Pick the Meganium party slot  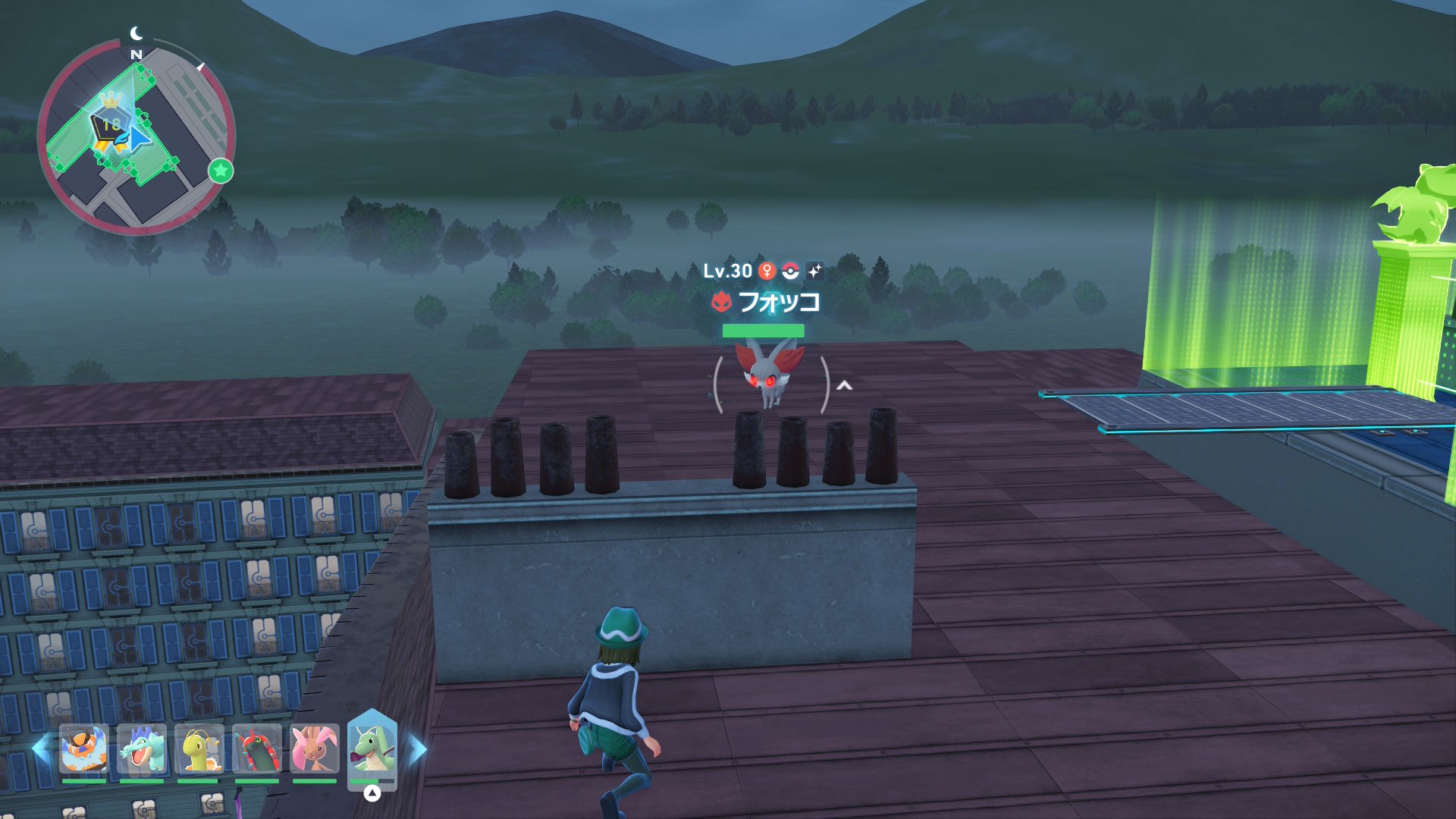click(199, 749)
